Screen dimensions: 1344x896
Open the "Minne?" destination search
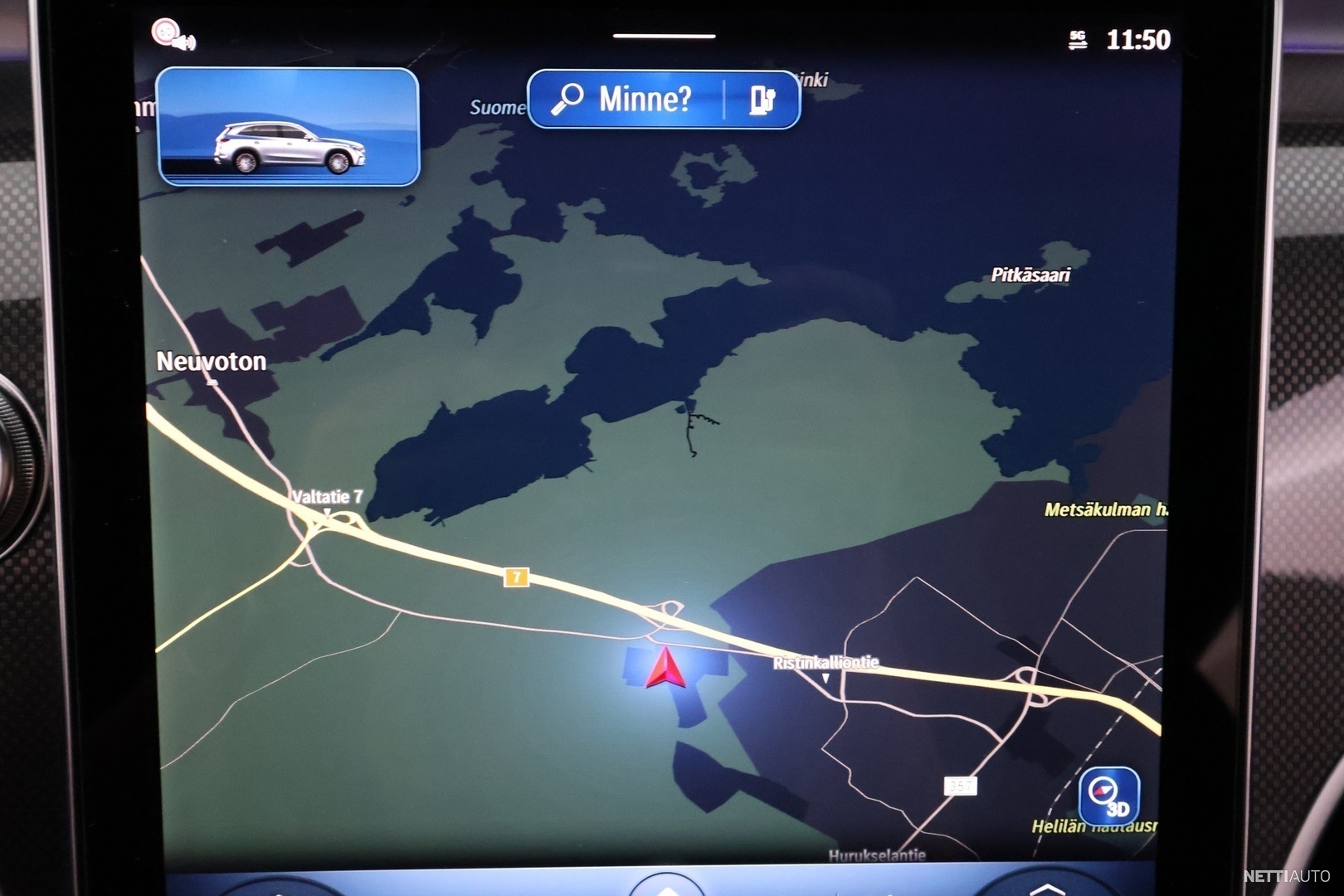(626, 100)
